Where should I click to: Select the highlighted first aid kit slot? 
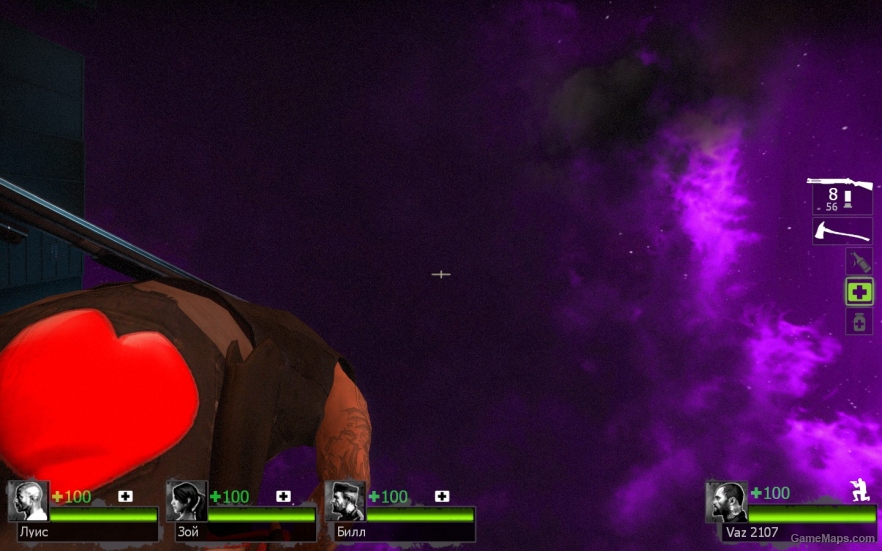tap(858, 292)
